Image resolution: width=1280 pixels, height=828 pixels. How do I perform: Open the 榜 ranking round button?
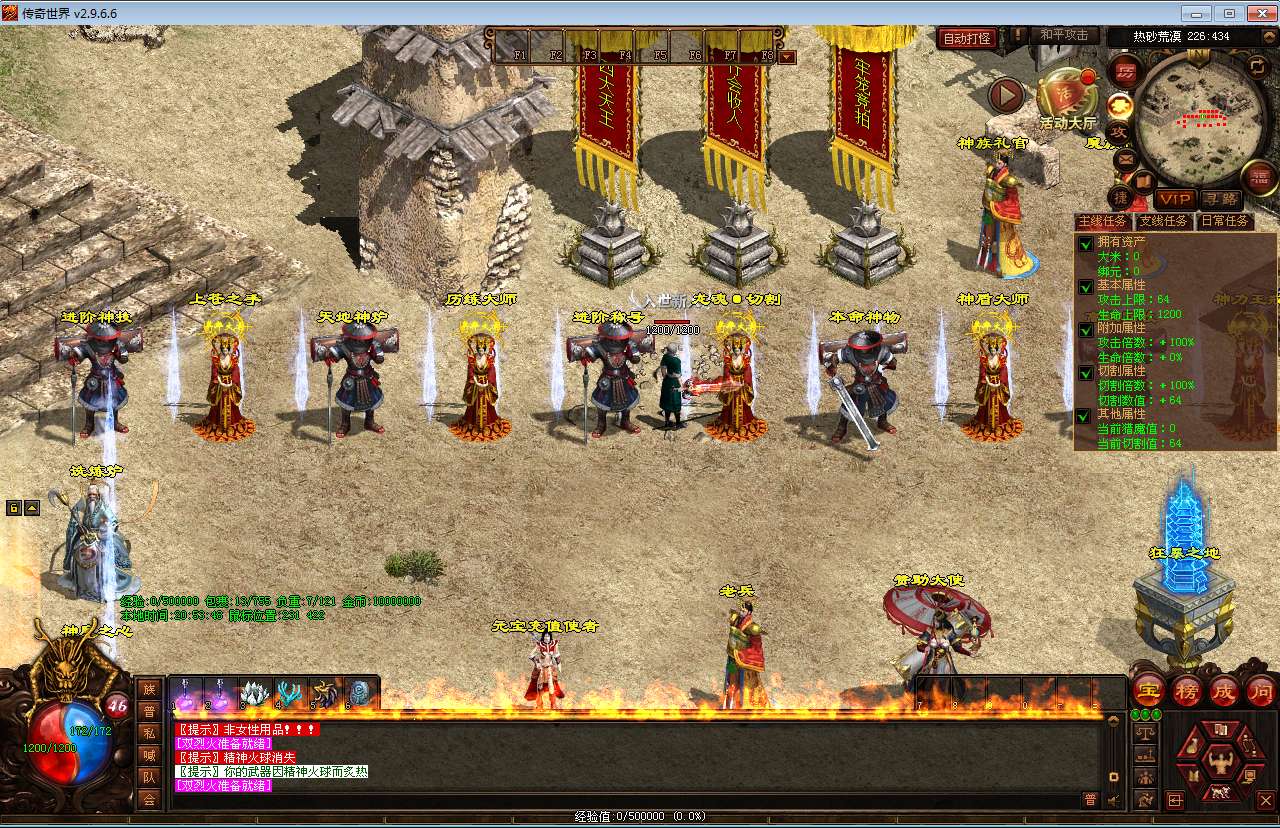click(1187, 690)
